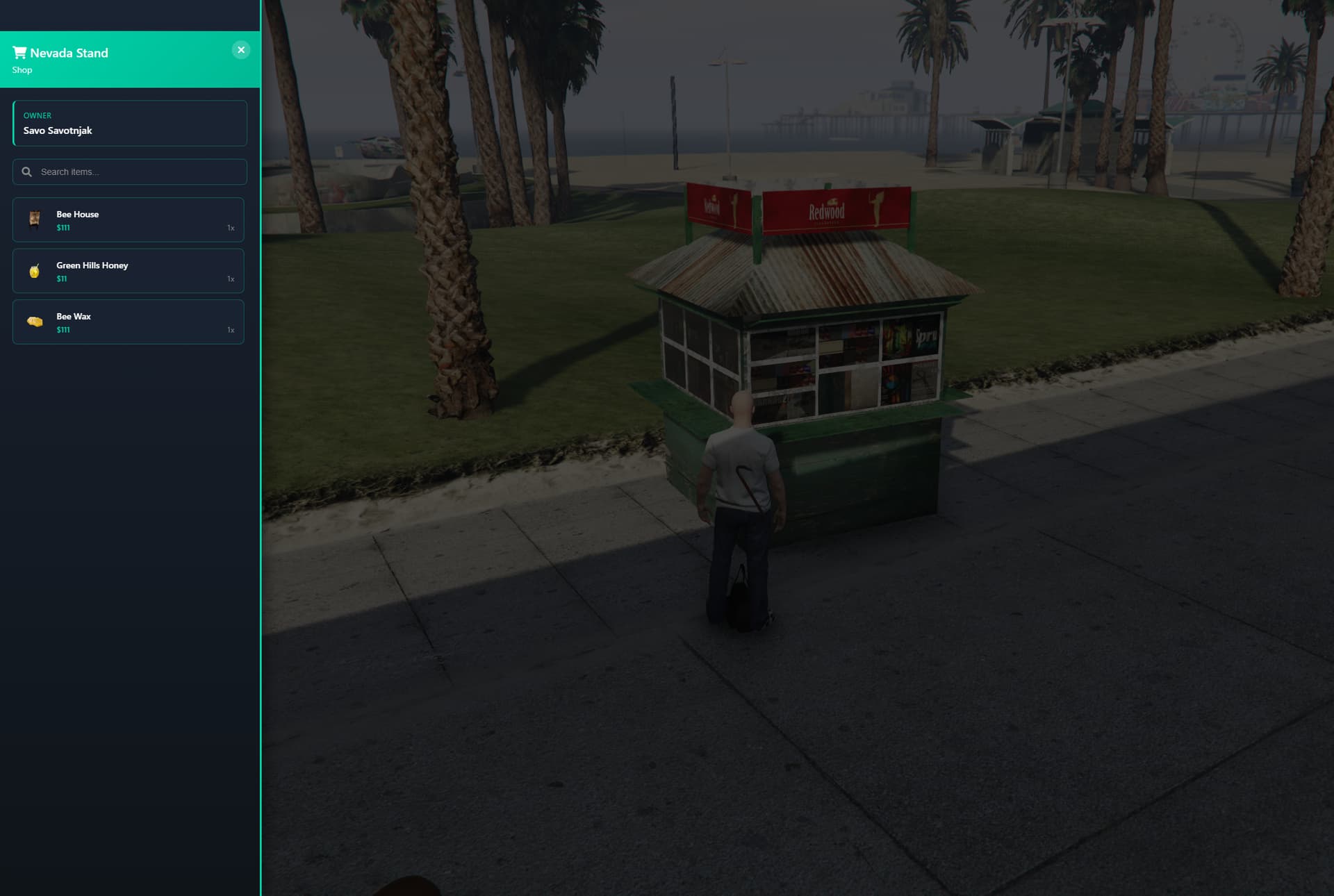Click the close X icon on the shop panel

[241, 49]
